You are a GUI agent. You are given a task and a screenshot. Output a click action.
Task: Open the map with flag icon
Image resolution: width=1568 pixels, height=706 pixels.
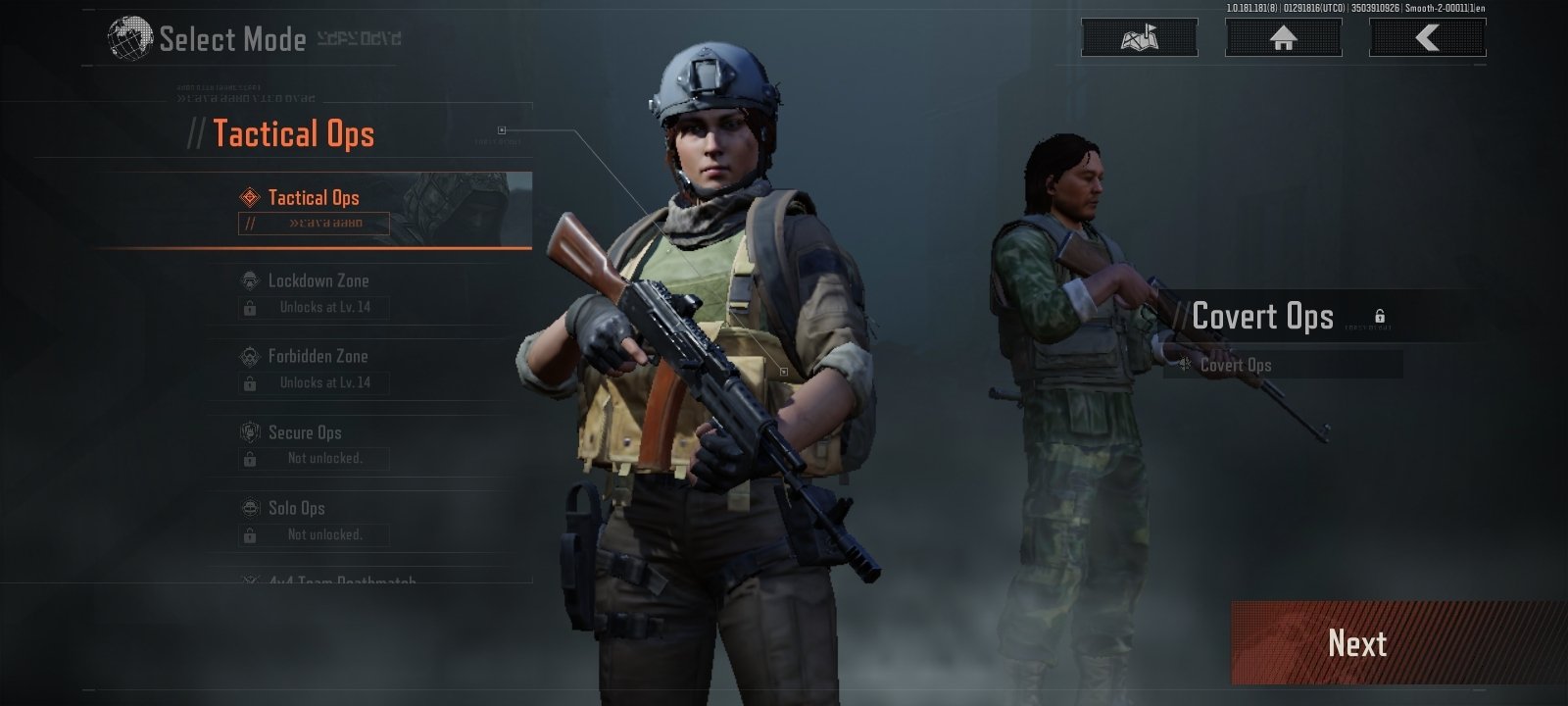(1139, 38)
